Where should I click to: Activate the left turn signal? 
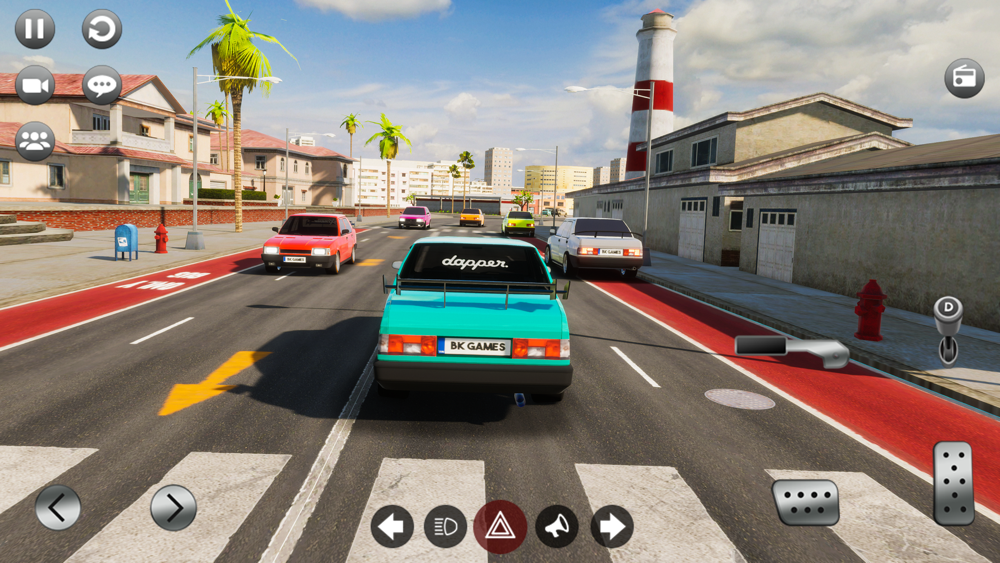392,526
